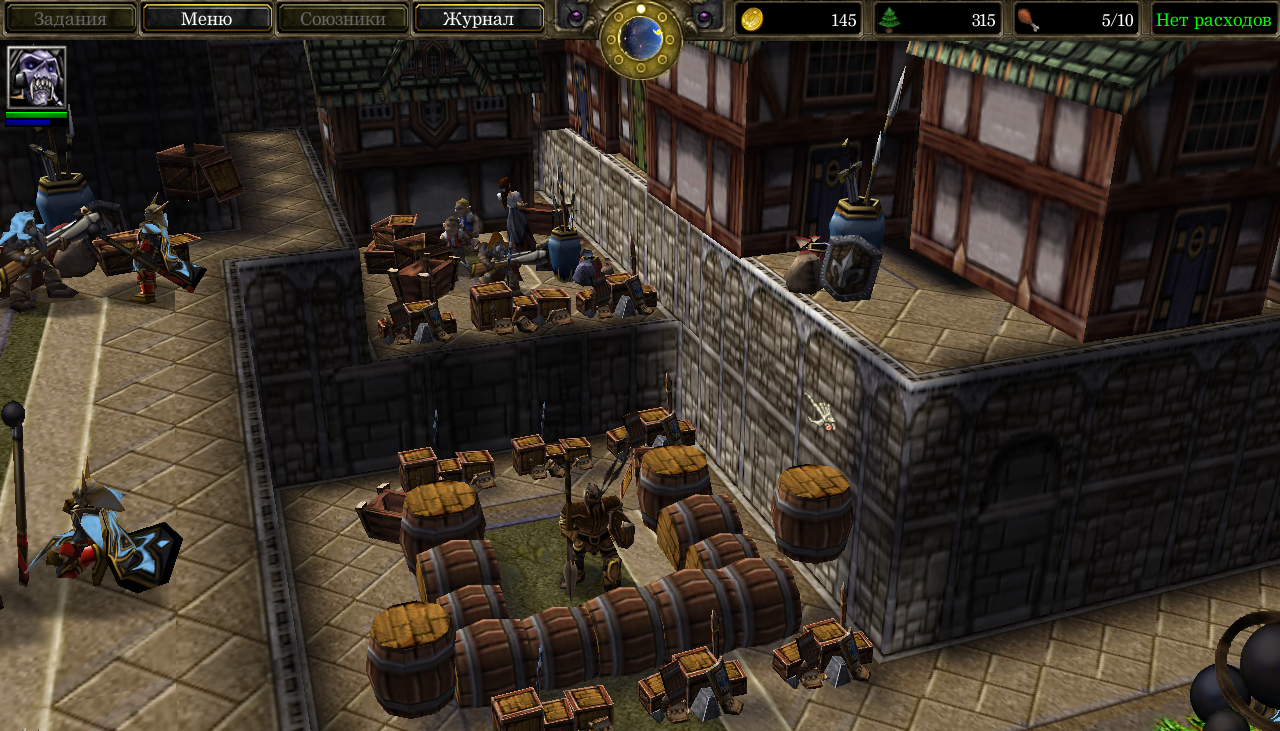Select the hero portrait icon
The width and height of the screenshot is (1280, 731).
click(37, 77)
